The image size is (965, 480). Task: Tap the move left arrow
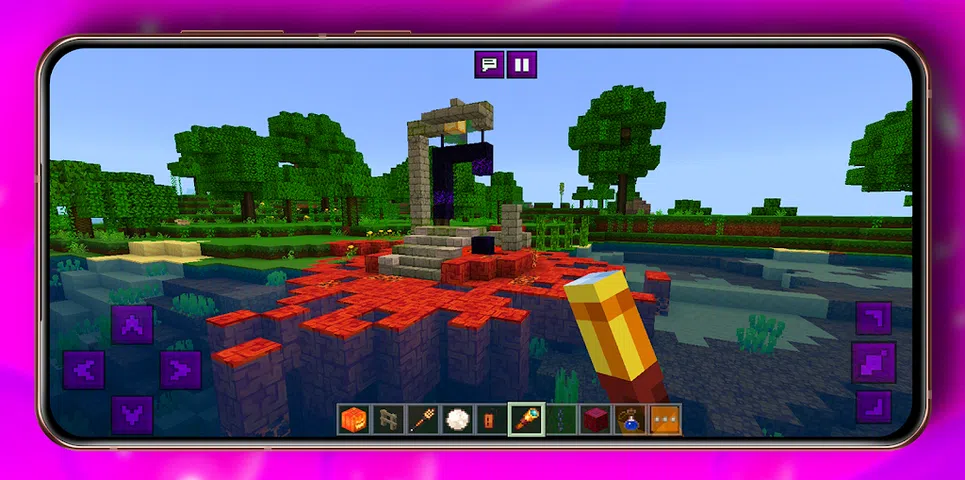(x=84, y=370)
